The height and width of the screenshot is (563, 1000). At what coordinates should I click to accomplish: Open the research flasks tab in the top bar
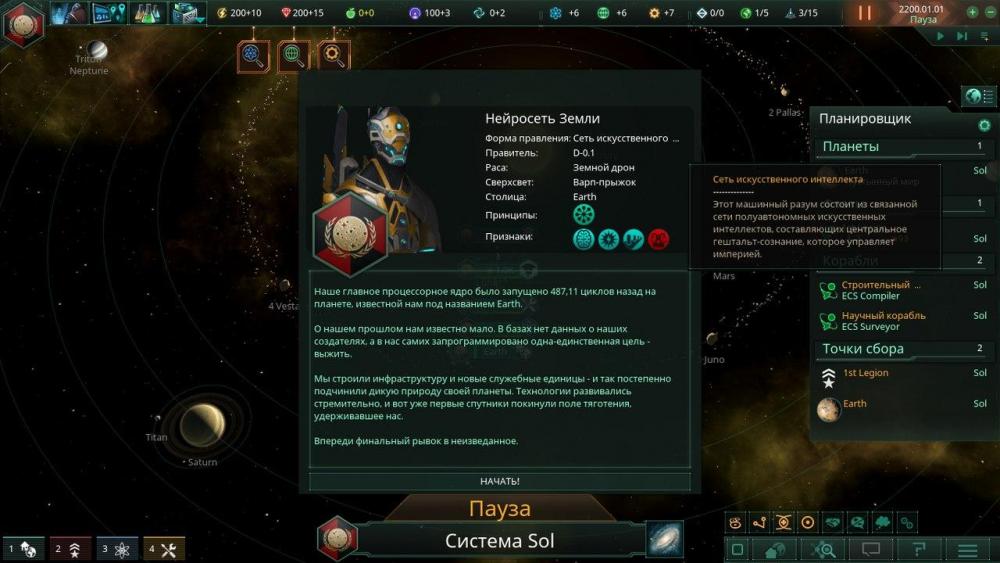click(147, 13)
